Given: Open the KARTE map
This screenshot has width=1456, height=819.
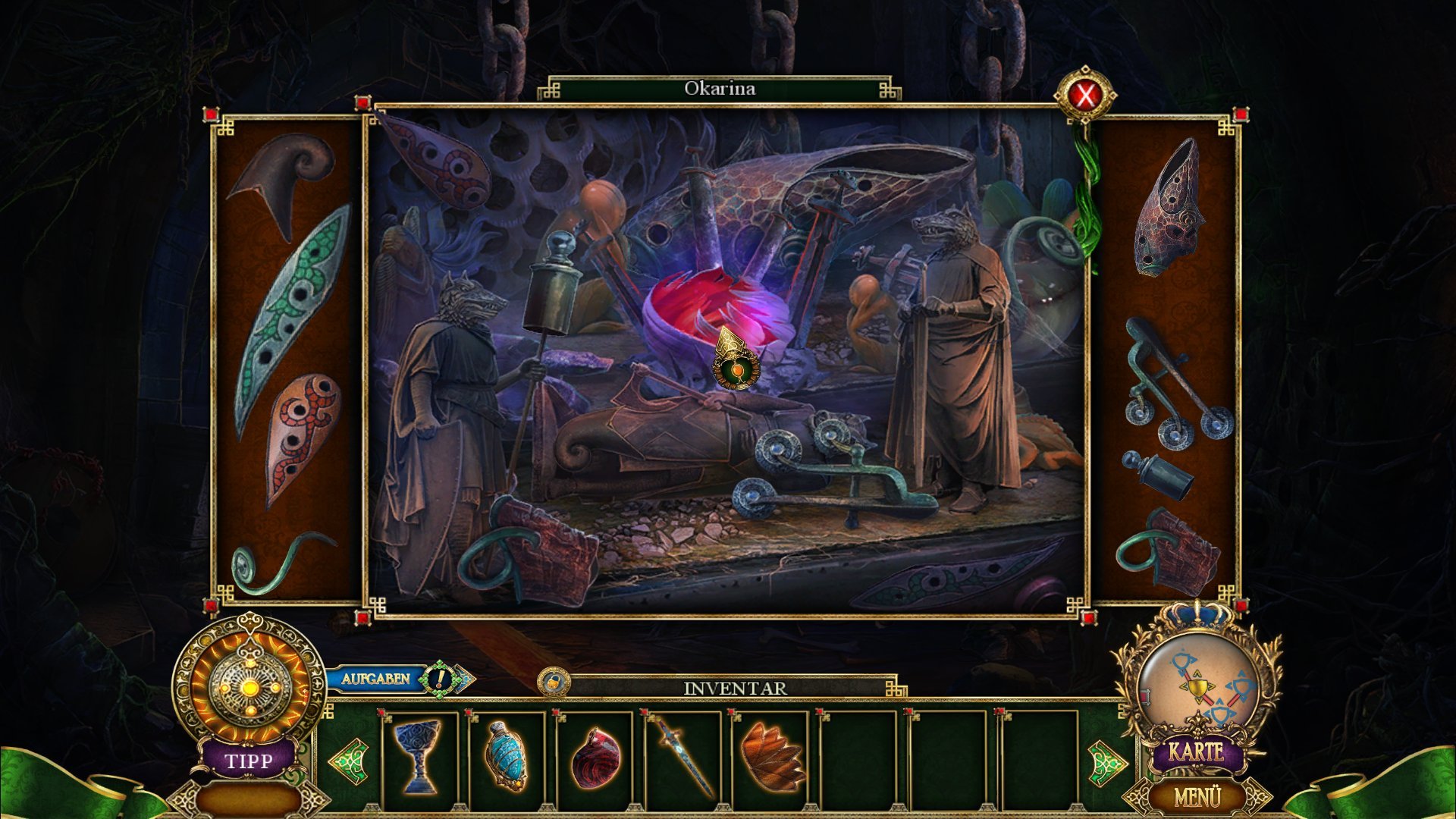Looking at the screenshot, I should click(1197, 751).
